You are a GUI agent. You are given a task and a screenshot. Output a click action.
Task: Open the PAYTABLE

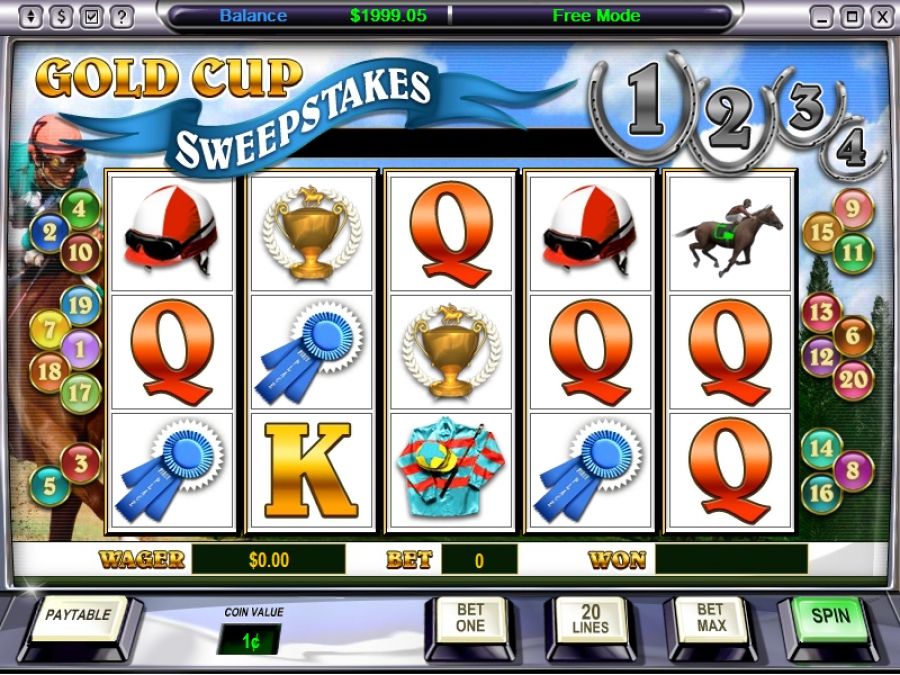(x=77, y=616)
